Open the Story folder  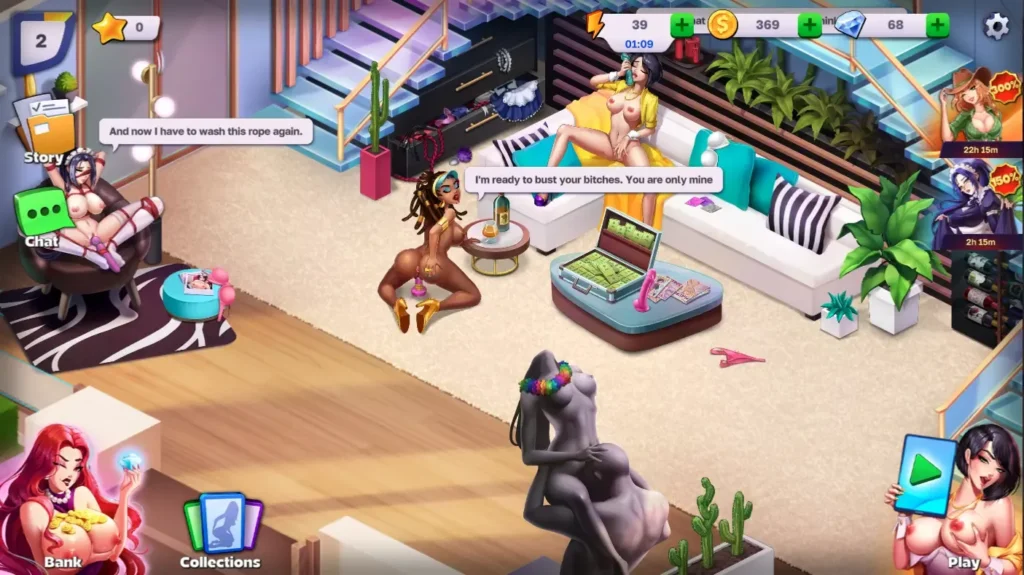[x=46, y=131]
